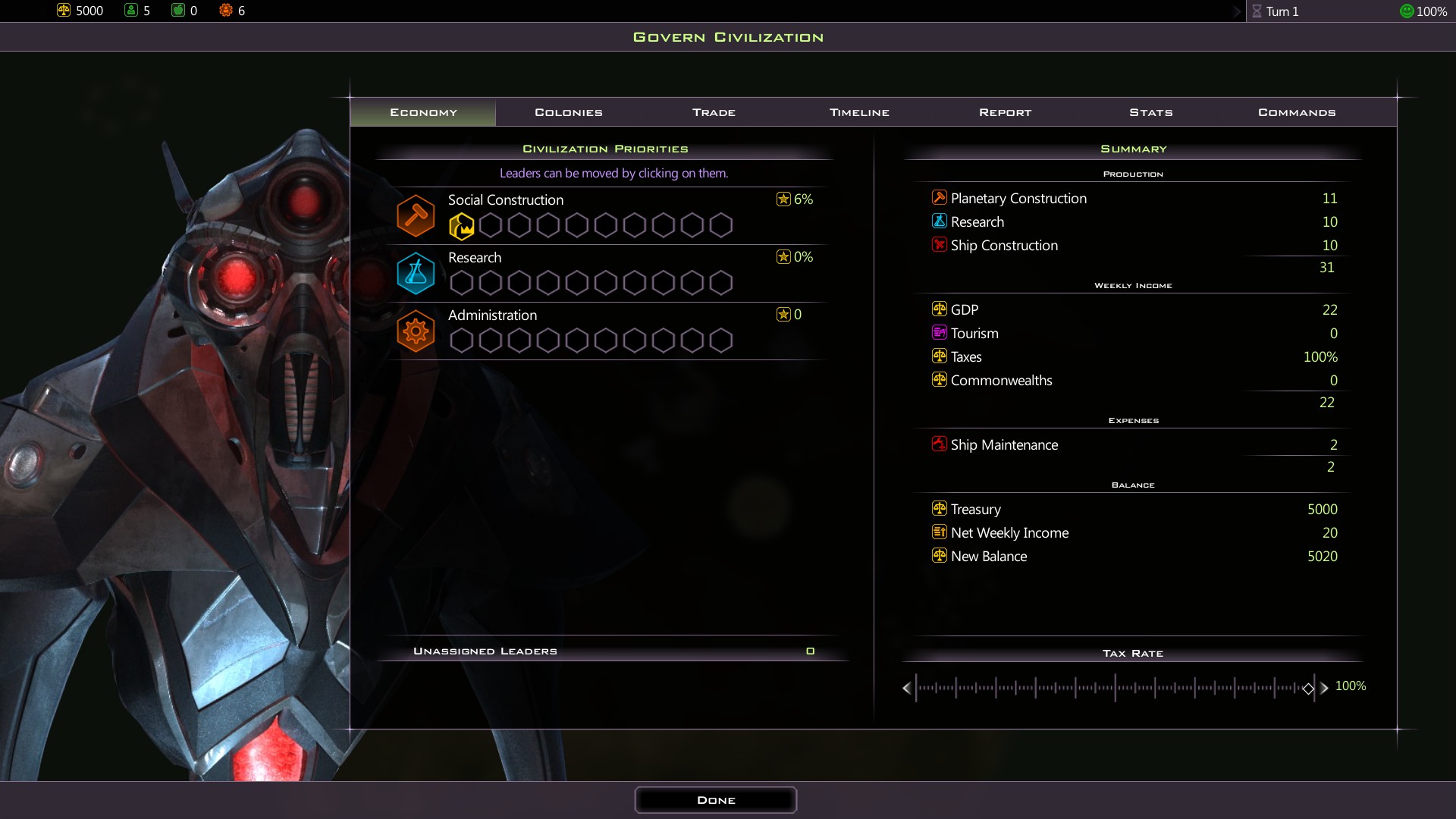Image resolution: width=1456 pixels, height=819 pixels.
Task: Open the Stats tab
Action: (x=1150, y=112)
